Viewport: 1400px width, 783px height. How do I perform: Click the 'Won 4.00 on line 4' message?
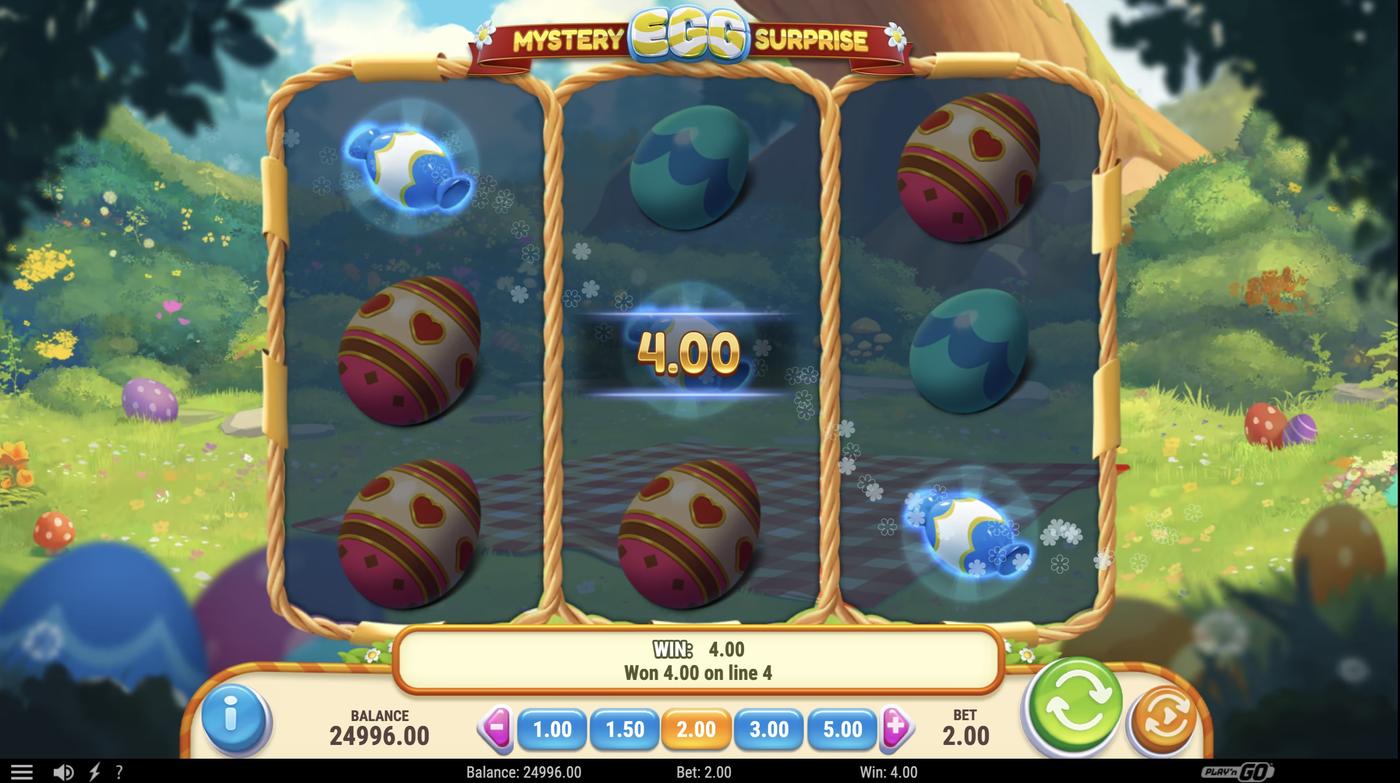tap(699, 672)
